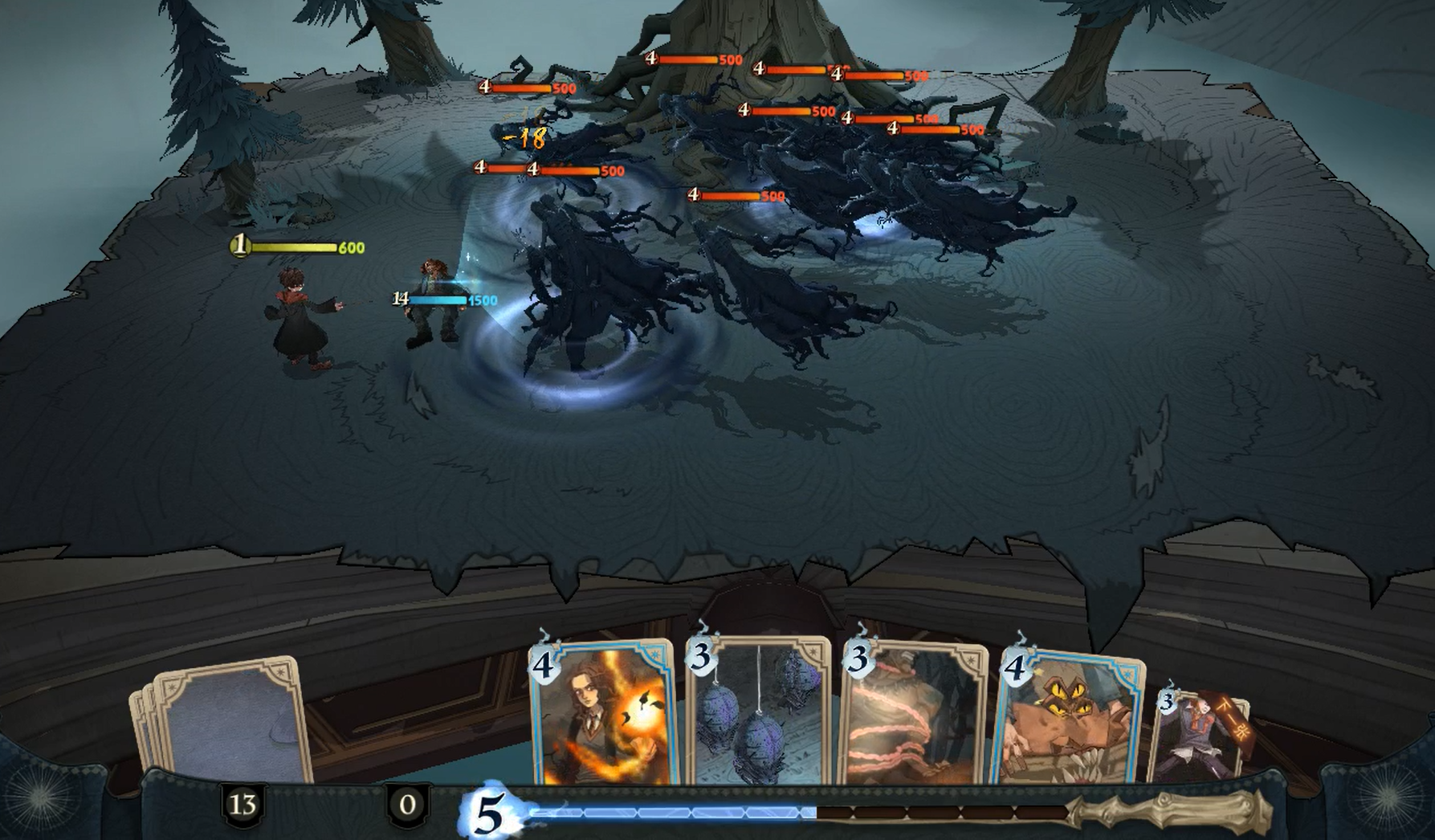
Task: Play the 3-cost pink ropes card
Action: click(915, 715)
